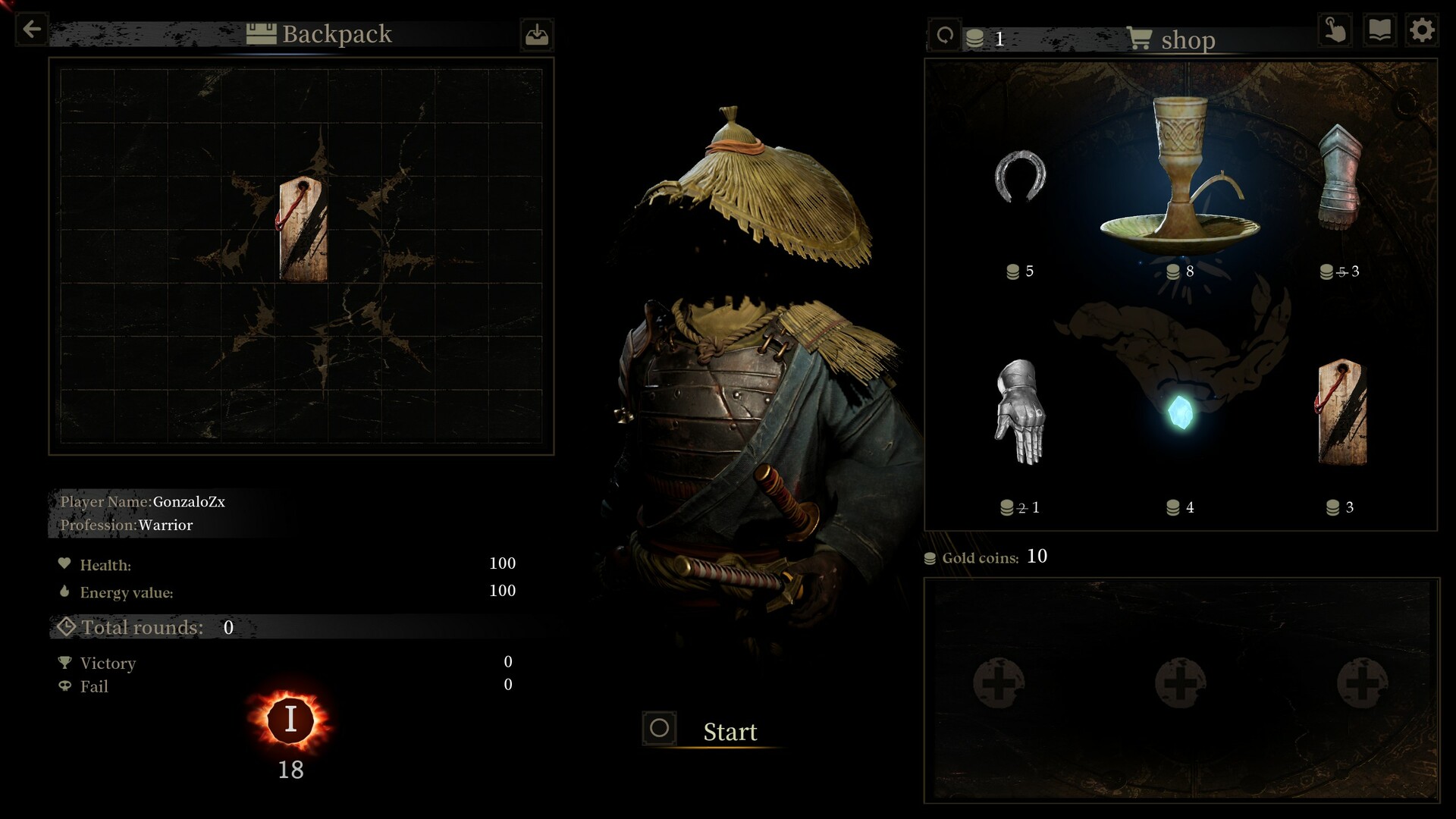Buy the horseshoe for 5 coins
1456x819 pixels.
click(1020, 177)
